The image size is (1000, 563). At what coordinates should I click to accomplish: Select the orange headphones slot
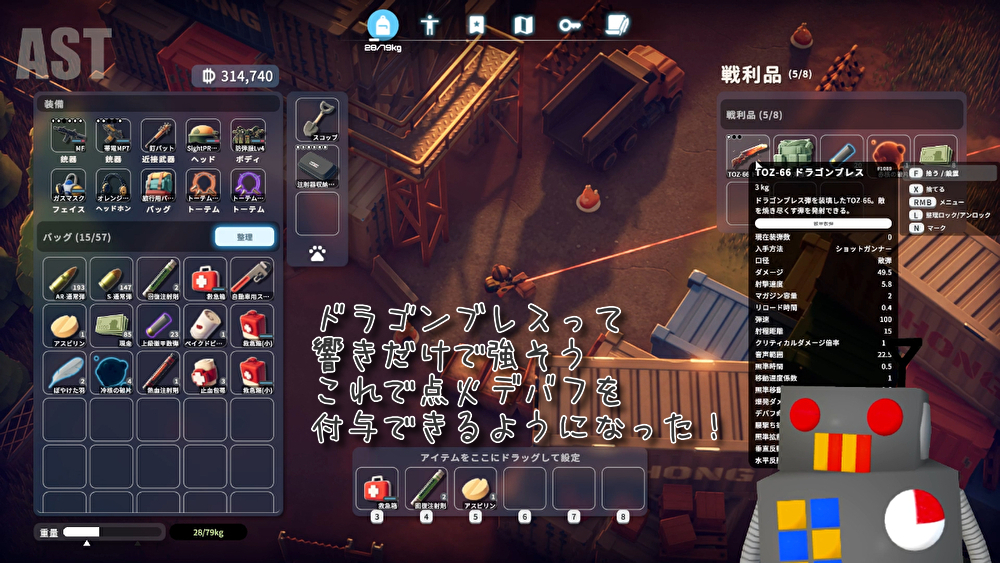pyautogui.click(x=113, y=186)
